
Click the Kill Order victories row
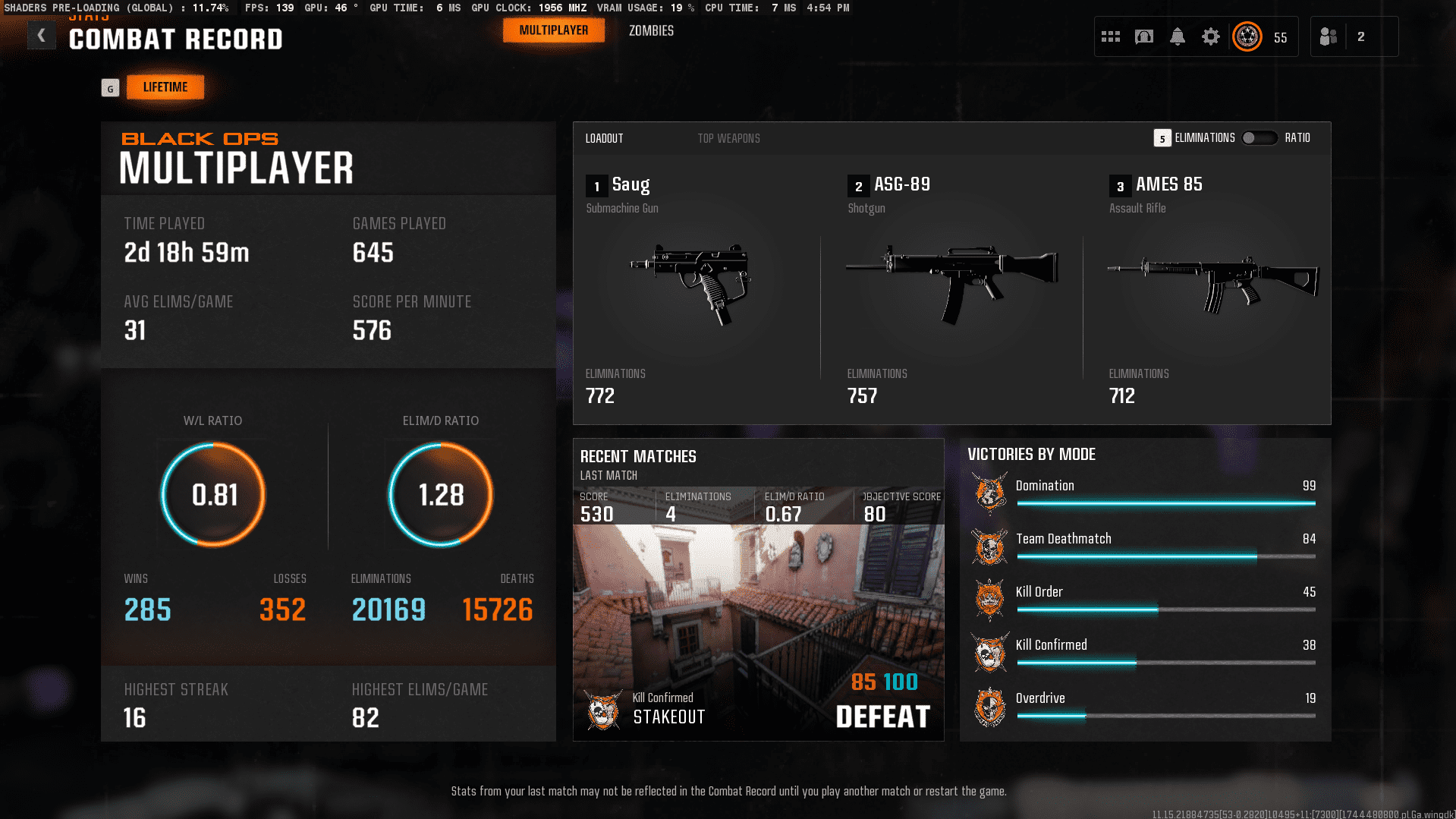pos(1144,599)
